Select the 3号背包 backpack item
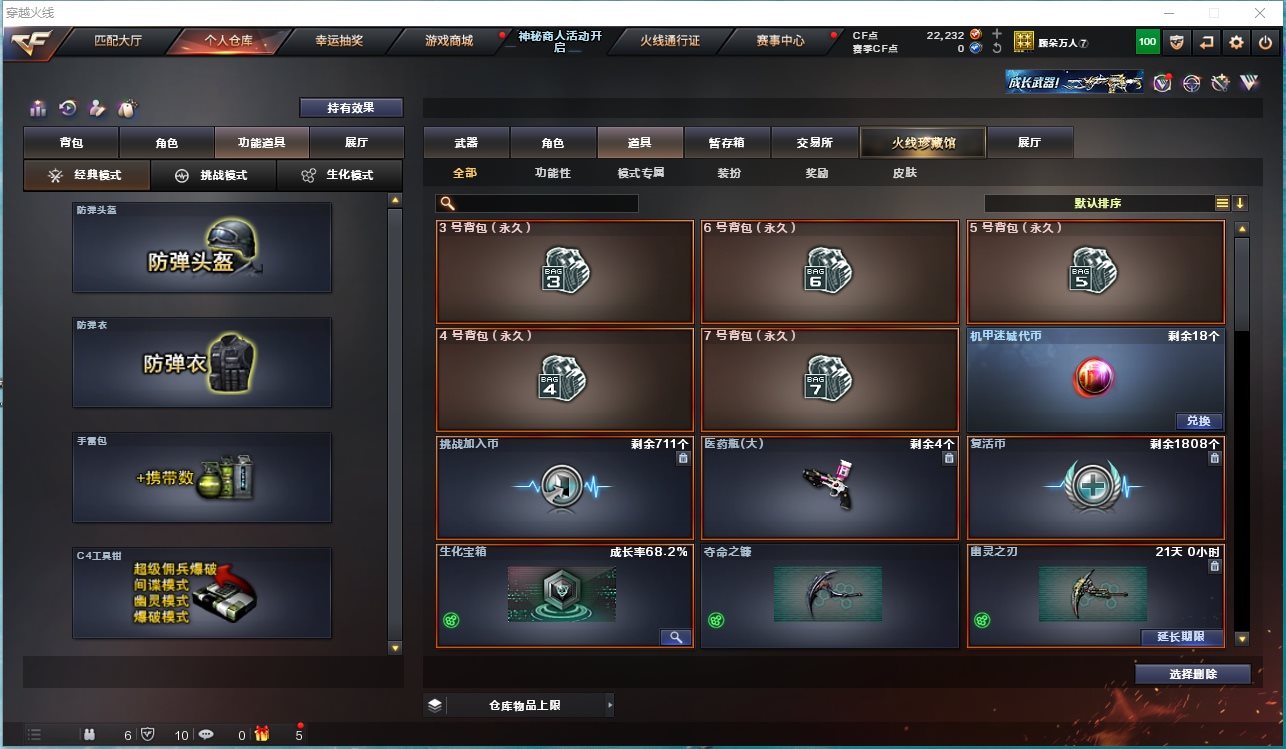The height and width of the screenshot is (749, 1286). 565,271
